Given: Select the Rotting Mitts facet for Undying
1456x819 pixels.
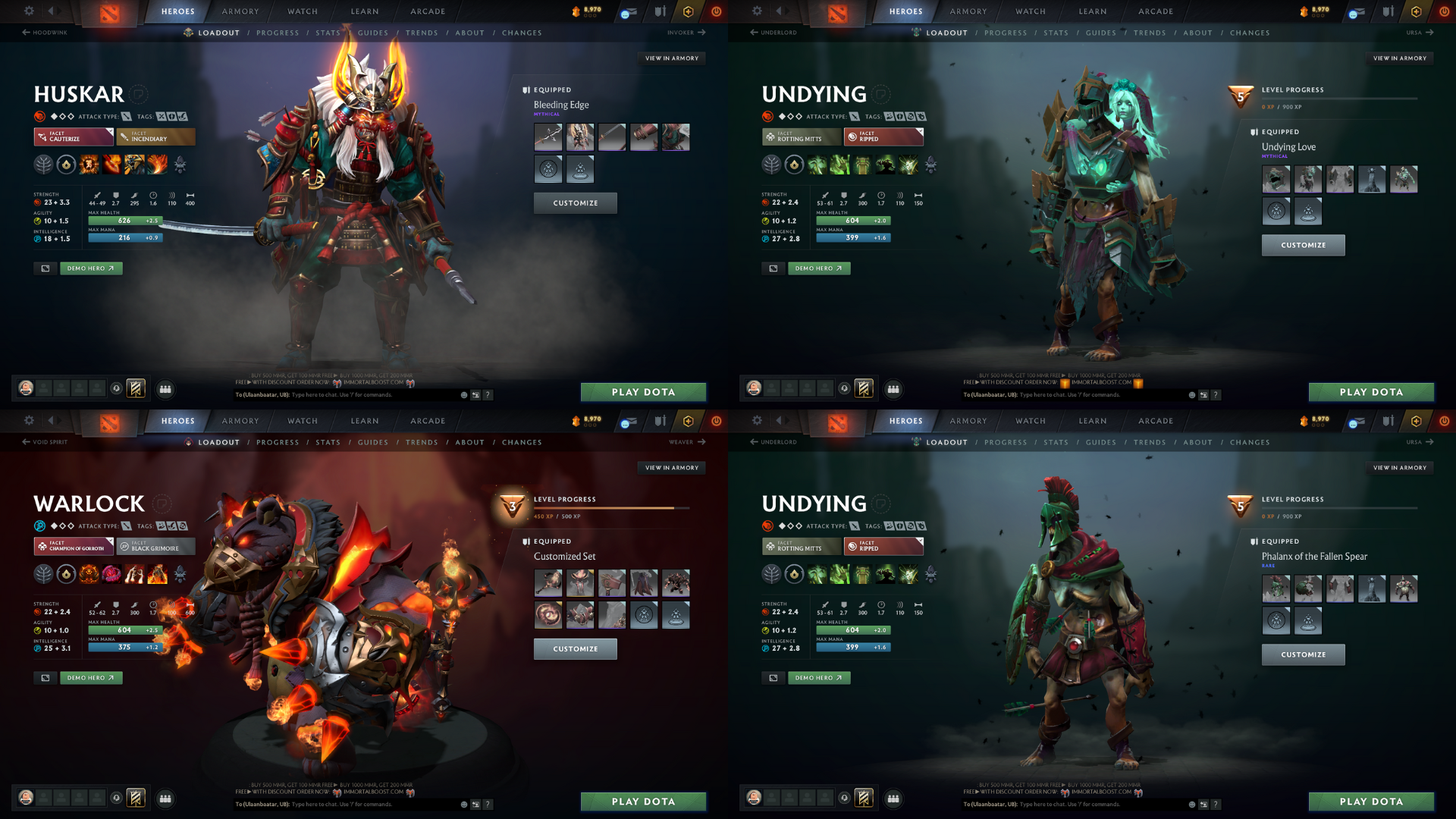Looking at the screenshot, I should click(x=801, y=137).
